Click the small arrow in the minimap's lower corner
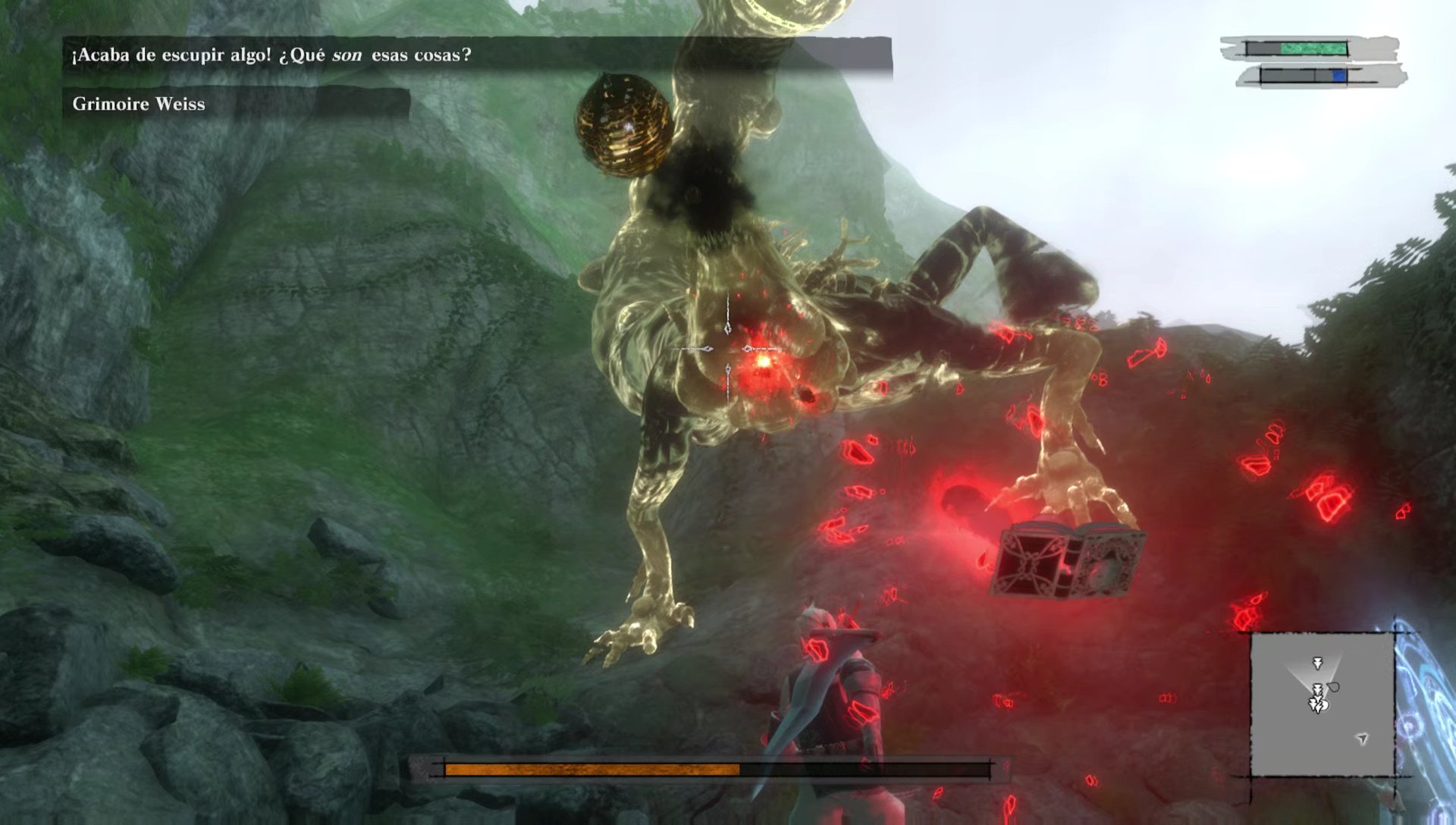 [x=1362, y=738]
